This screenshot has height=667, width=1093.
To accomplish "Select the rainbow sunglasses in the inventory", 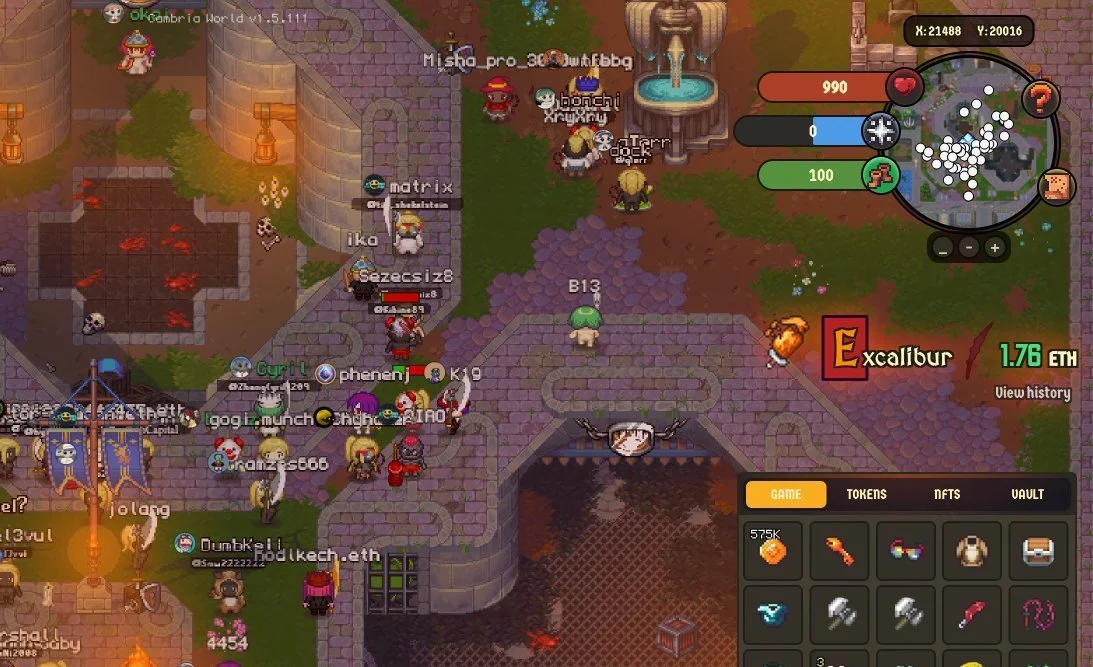I will point(905,550).
